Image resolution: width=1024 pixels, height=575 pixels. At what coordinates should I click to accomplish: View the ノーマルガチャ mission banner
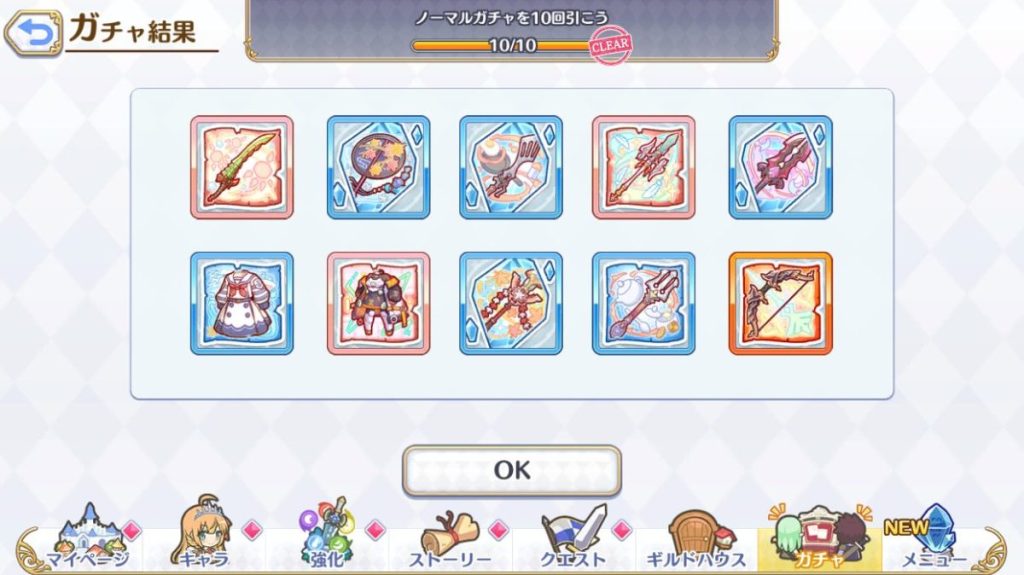point(512,30)
